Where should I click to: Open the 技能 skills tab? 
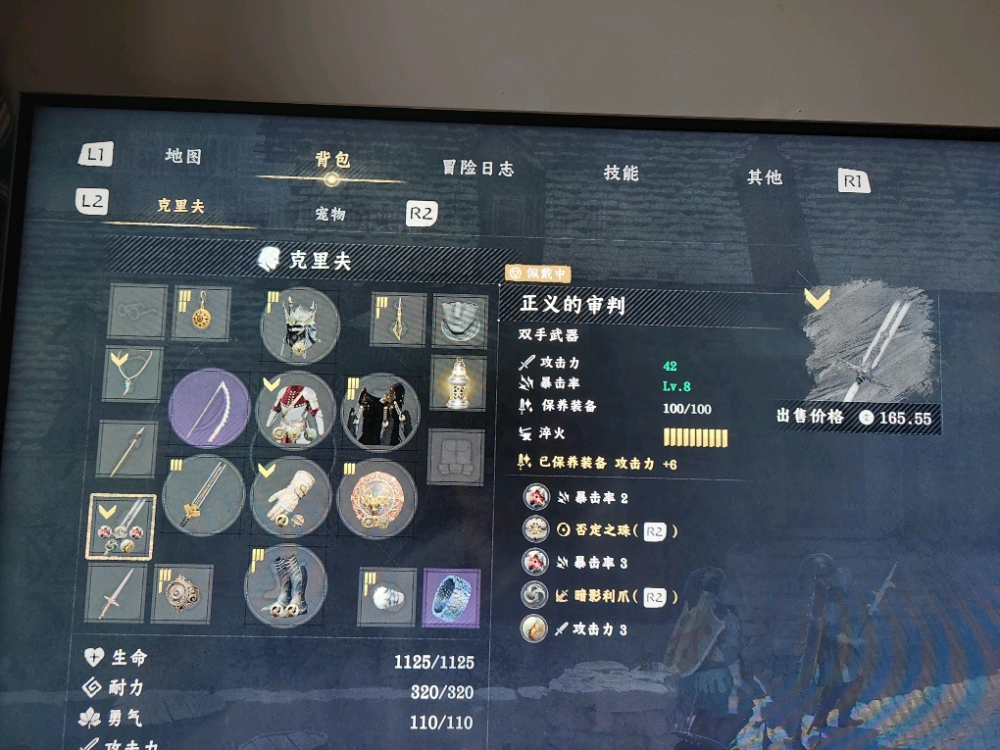[621, 173]
